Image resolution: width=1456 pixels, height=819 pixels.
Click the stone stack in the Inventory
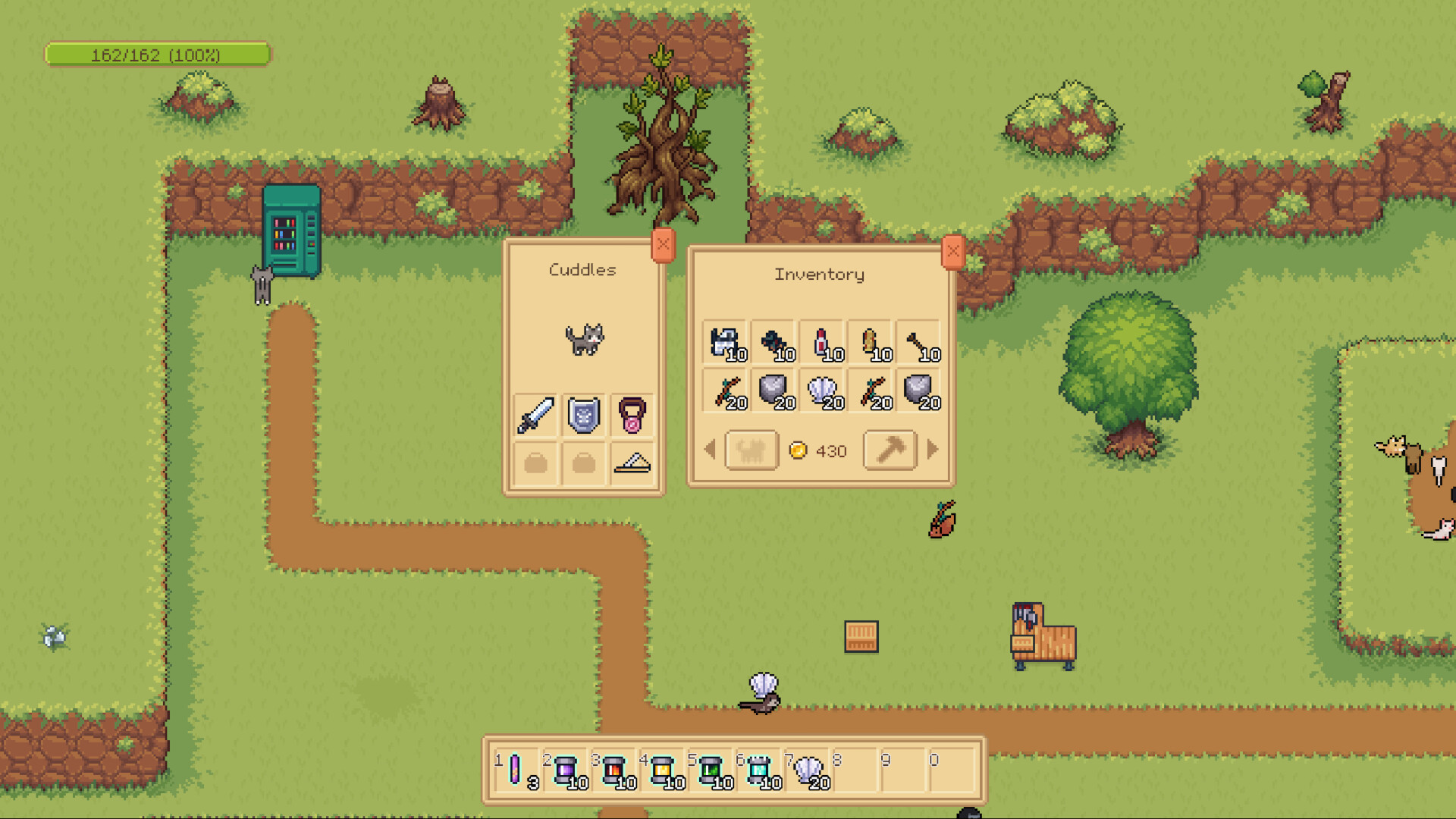click(x=772, y=391)
